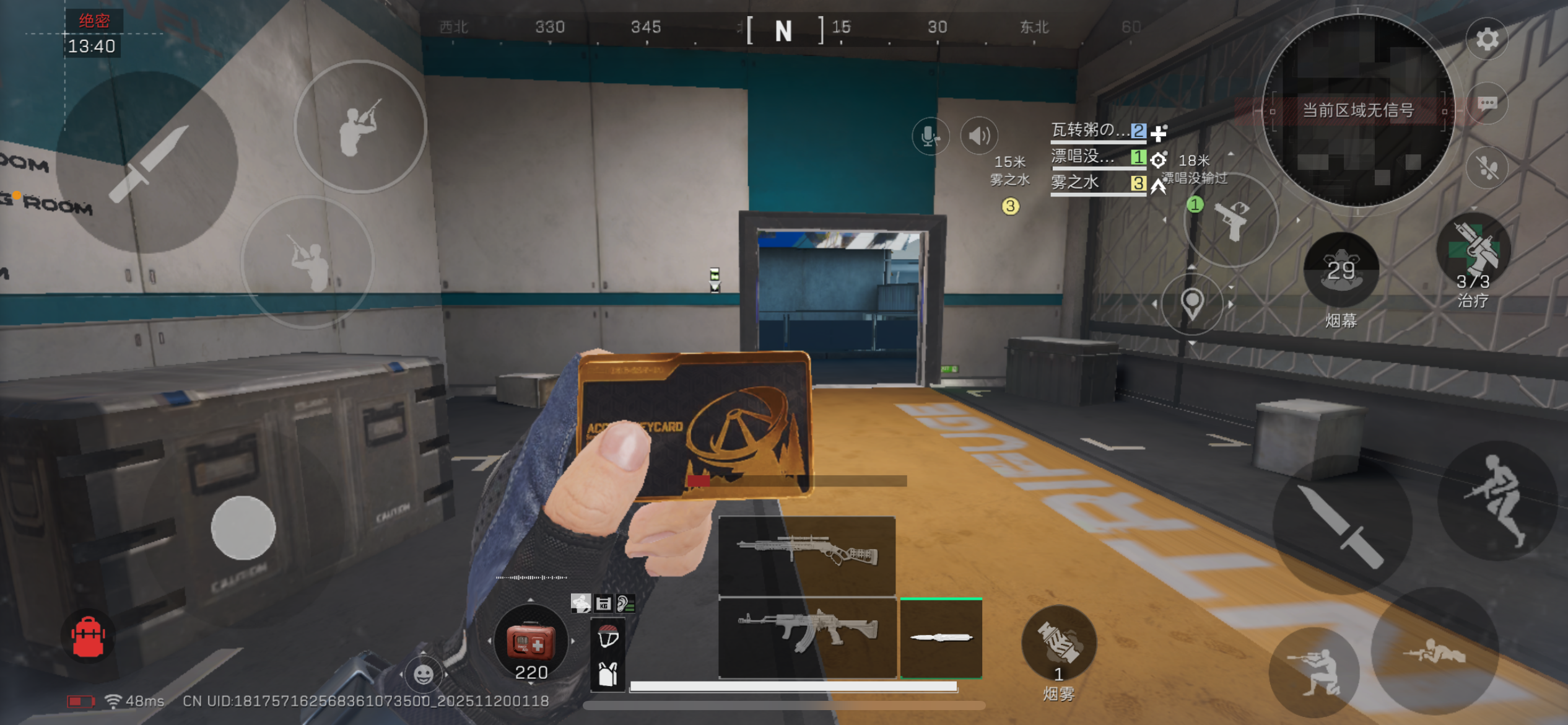Viewport: 1568px width, 725px height.
Task: Use the 220 first-aid kit button
Action: click(531, 643)
